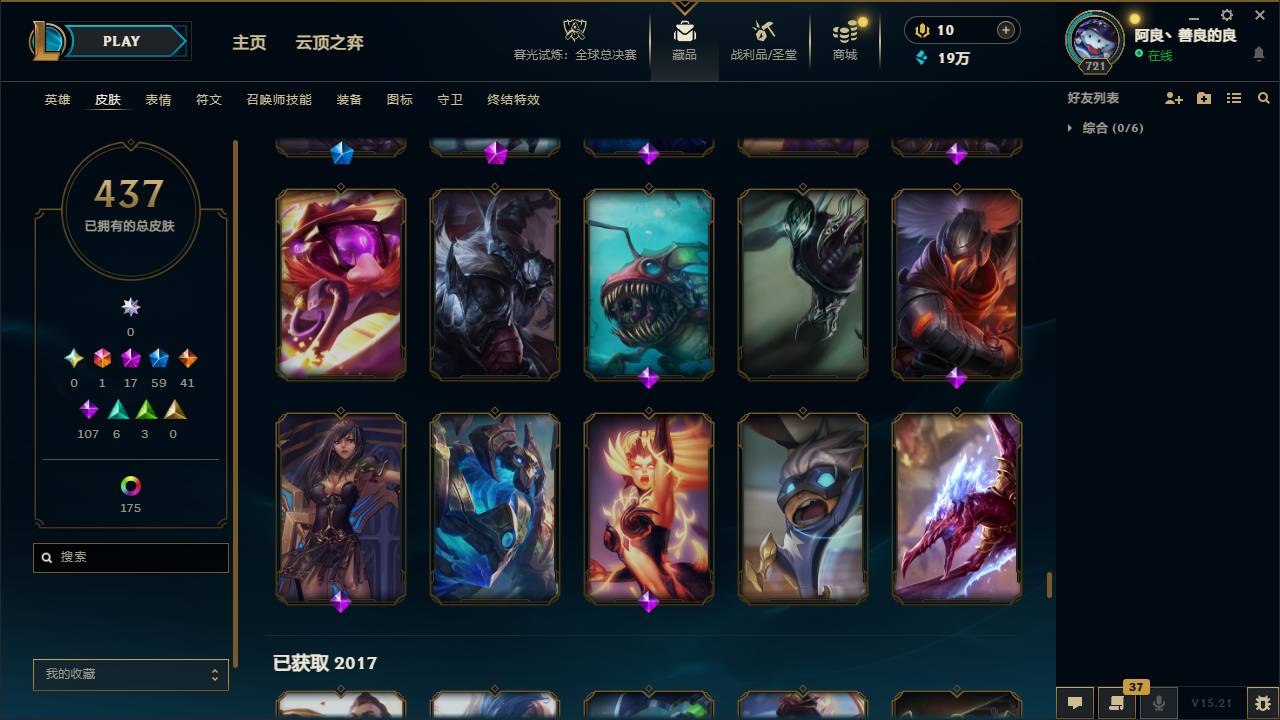1280x720 pixels.
Task: Open friend list search
Action: point(1263,97)
